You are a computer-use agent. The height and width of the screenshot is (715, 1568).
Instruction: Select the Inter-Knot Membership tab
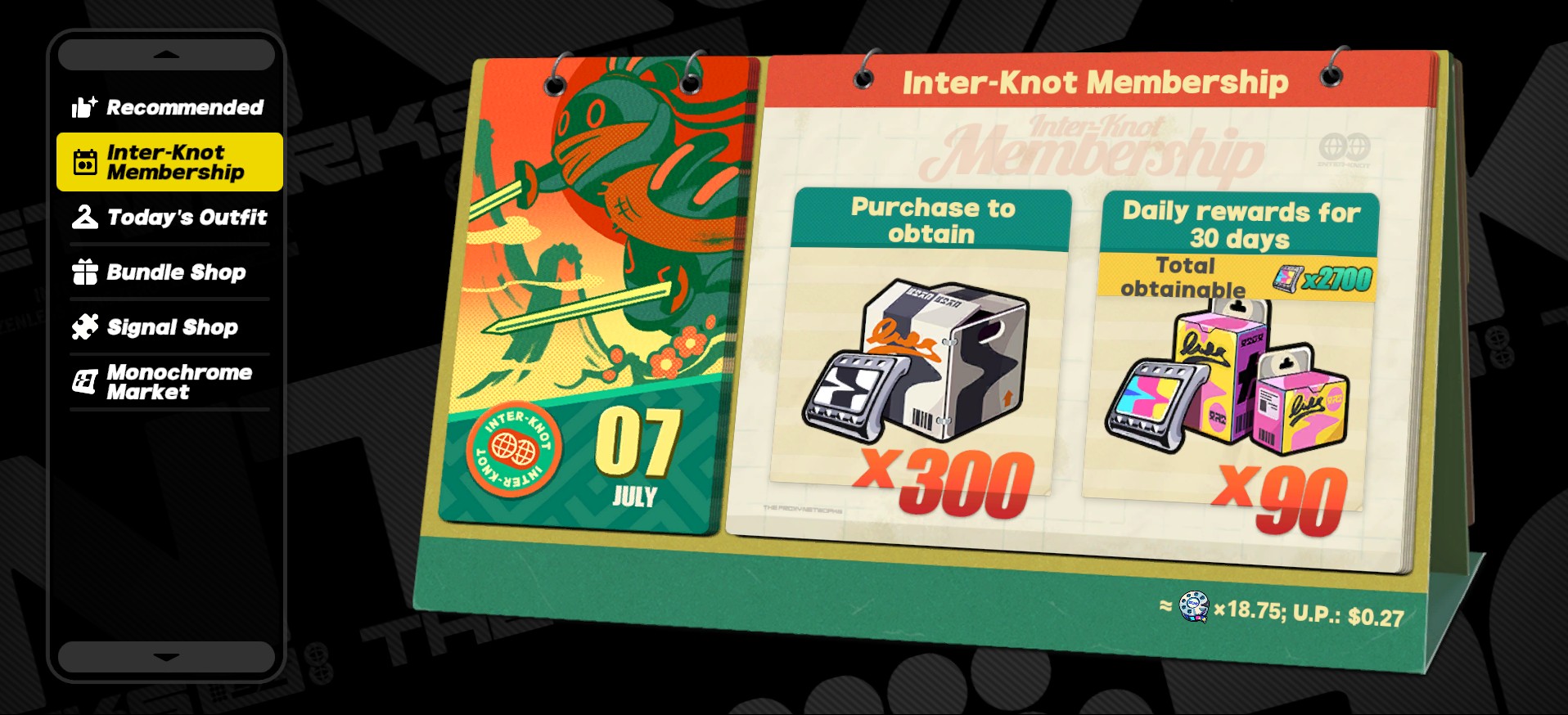[x=169, y=162]
